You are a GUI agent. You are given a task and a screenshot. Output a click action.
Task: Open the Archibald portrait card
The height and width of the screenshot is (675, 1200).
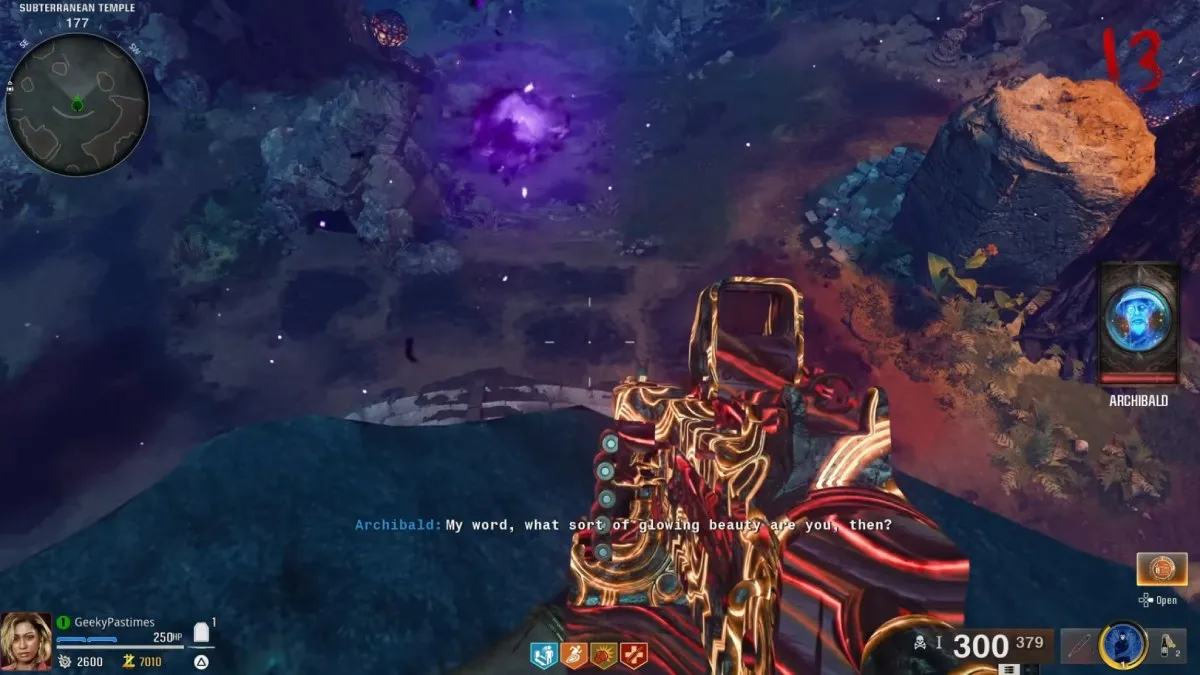1137,323
